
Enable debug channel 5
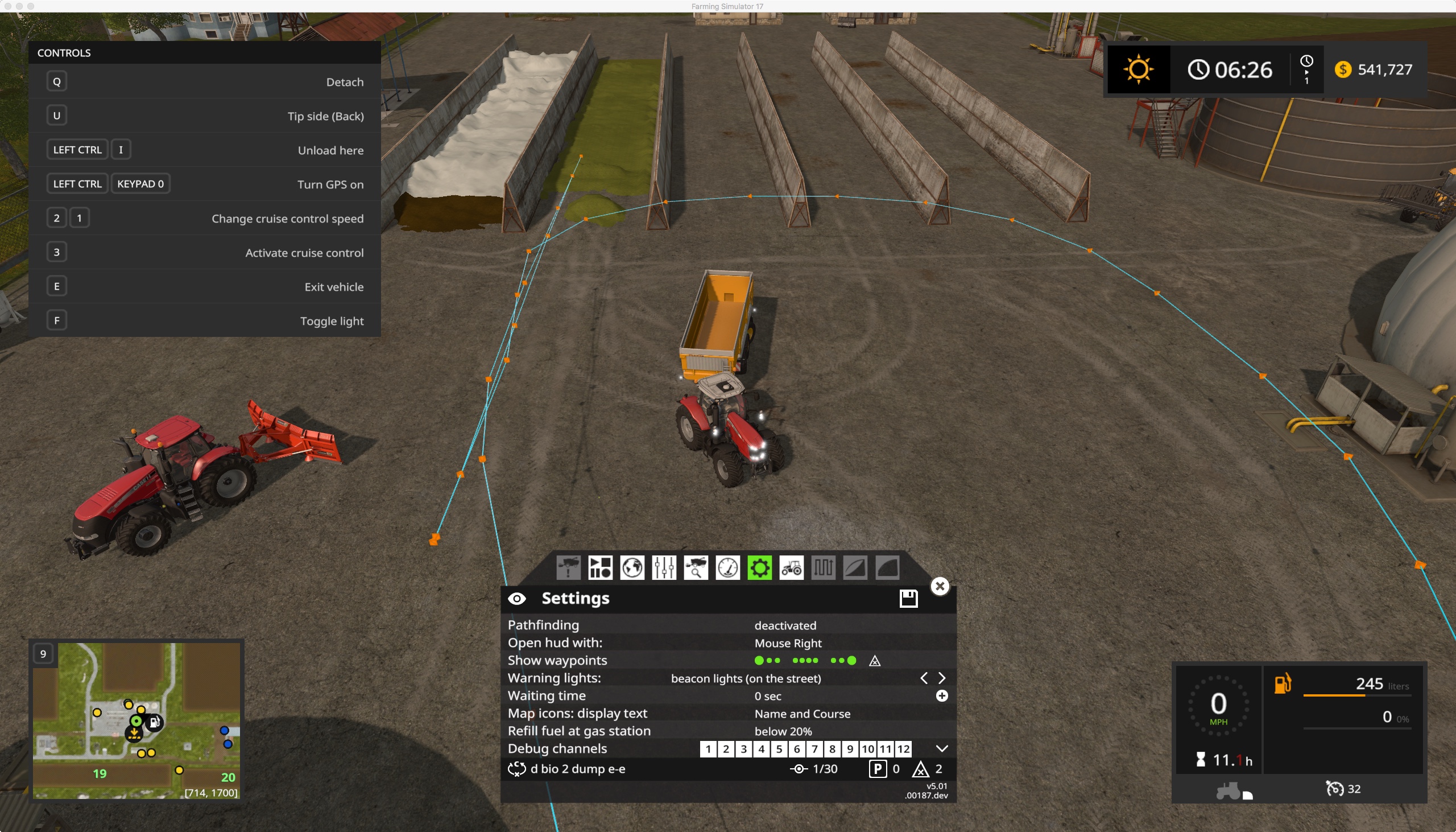point(779,748)
